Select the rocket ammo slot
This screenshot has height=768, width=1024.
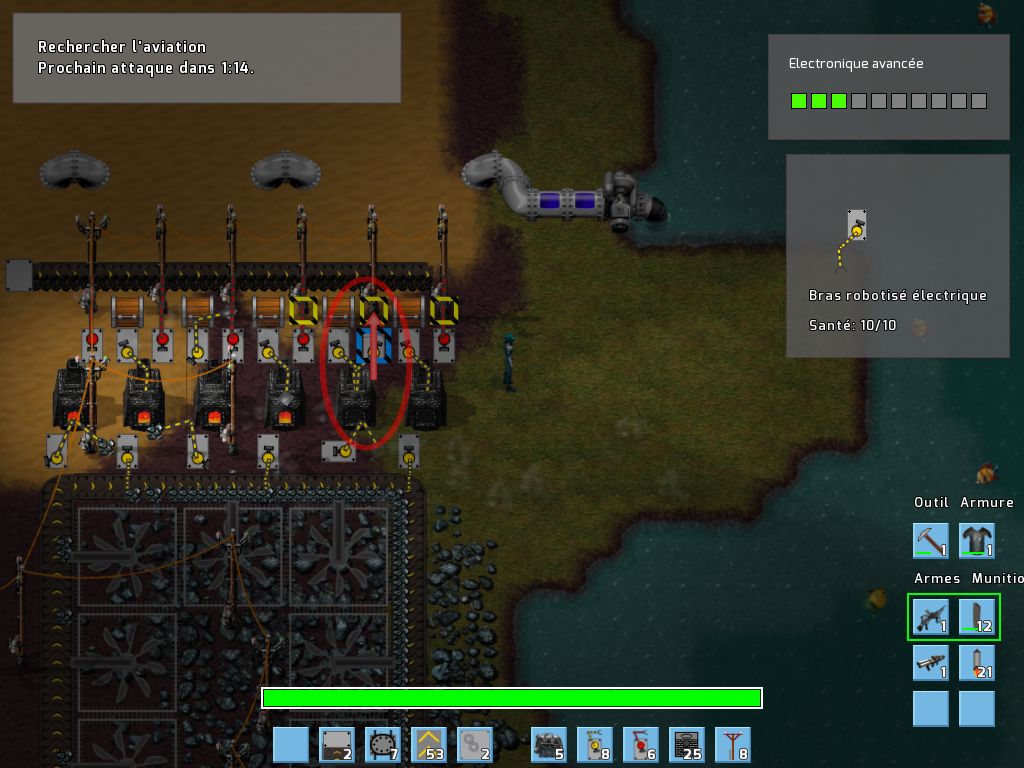pyautogui.click(x=977, y=663)
